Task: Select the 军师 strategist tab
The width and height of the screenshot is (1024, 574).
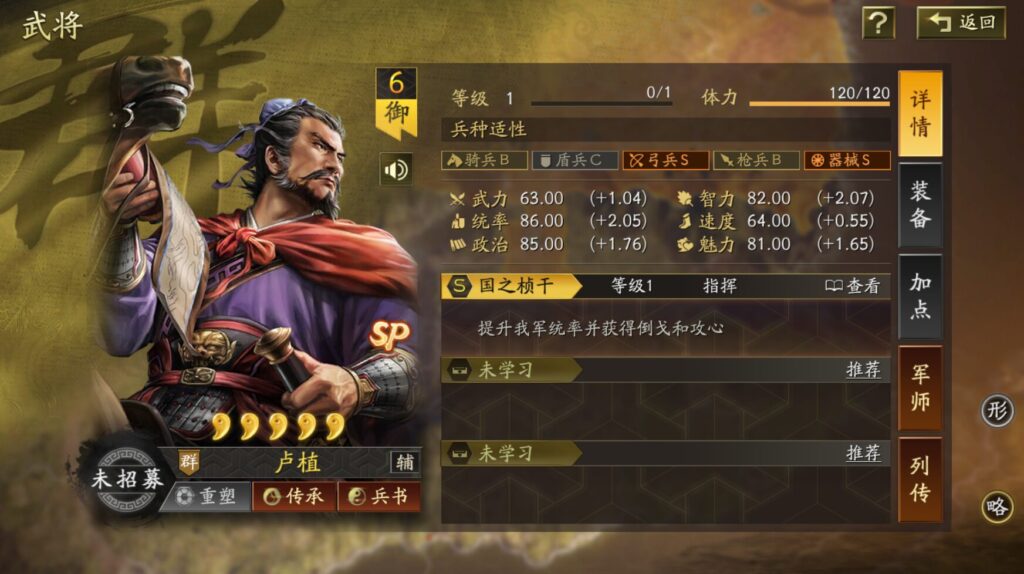Action: point(920,388)
